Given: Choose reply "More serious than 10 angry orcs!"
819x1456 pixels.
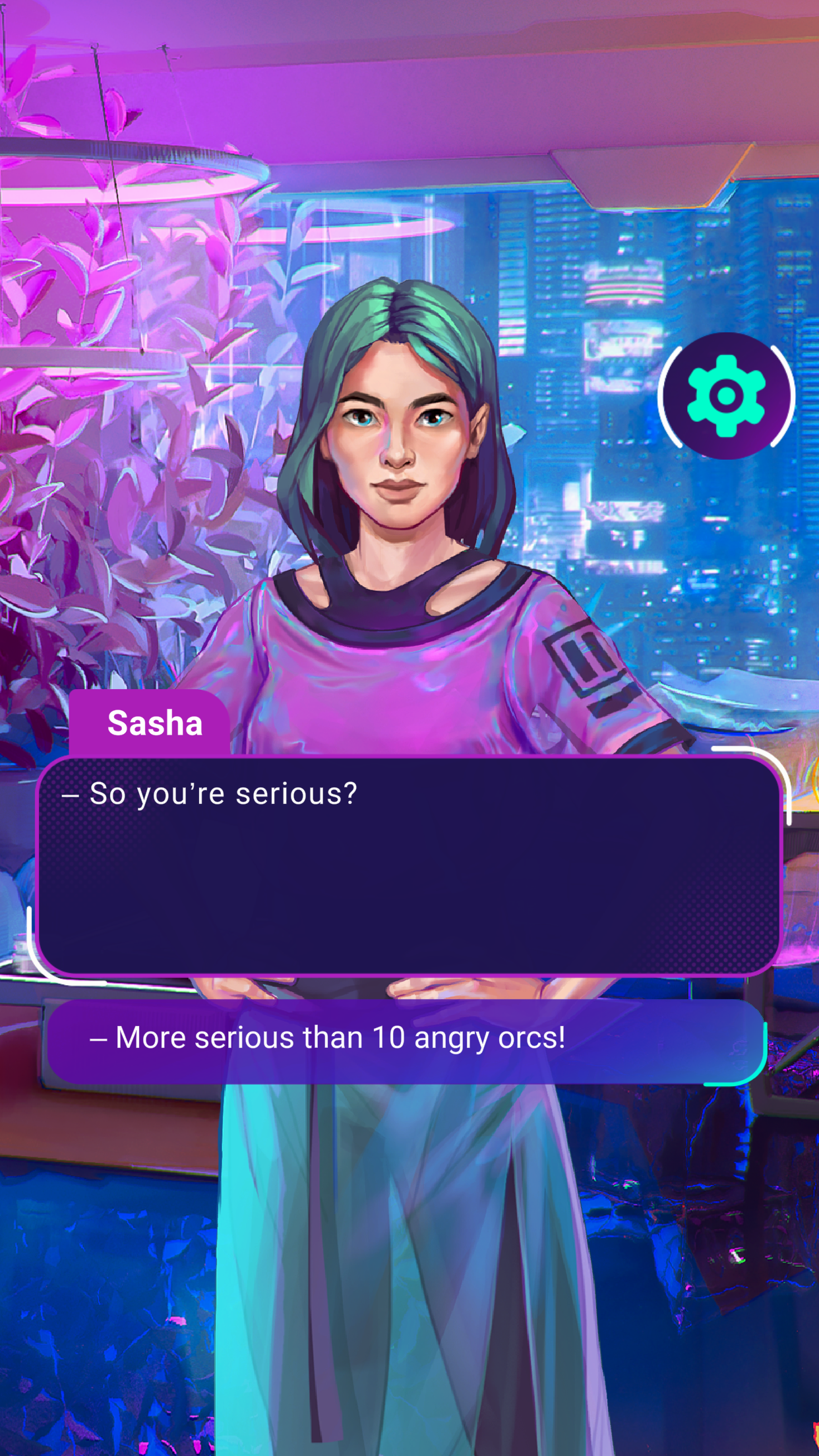Looking at the screenshot, I should [x=406, y=1039].
